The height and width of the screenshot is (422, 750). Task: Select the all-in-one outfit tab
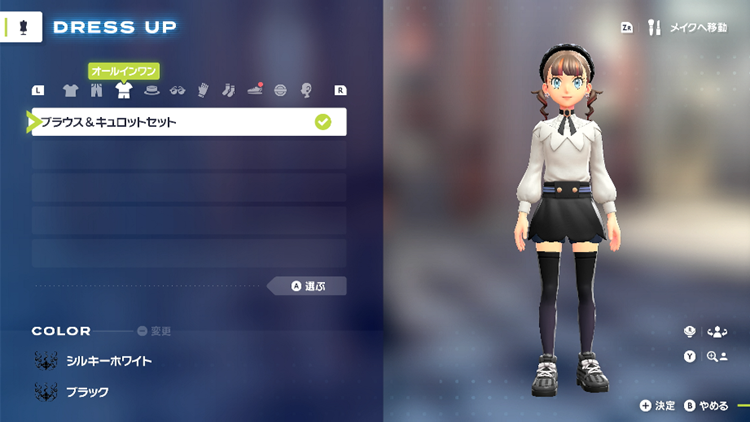point(124,91)
